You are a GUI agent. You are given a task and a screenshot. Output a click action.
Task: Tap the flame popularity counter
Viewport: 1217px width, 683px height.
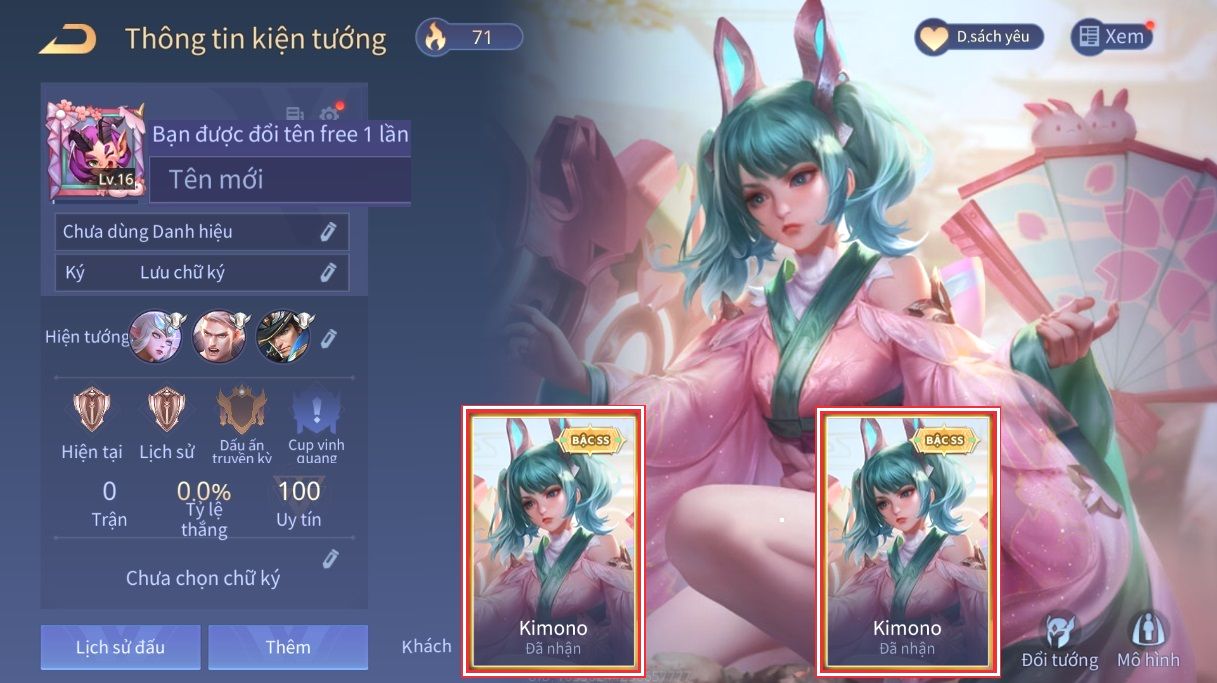click(470, 38)
